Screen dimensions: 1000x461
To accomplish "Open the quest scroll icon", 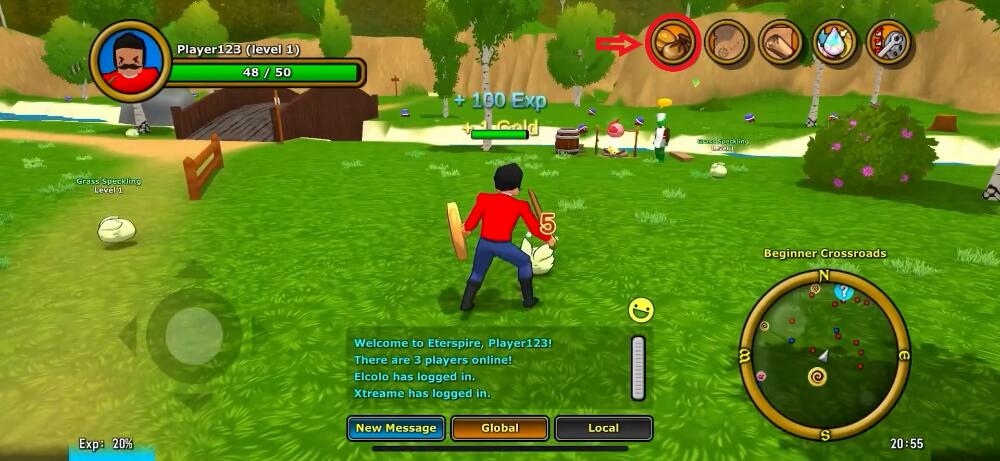I will click(x=781, y=43).
